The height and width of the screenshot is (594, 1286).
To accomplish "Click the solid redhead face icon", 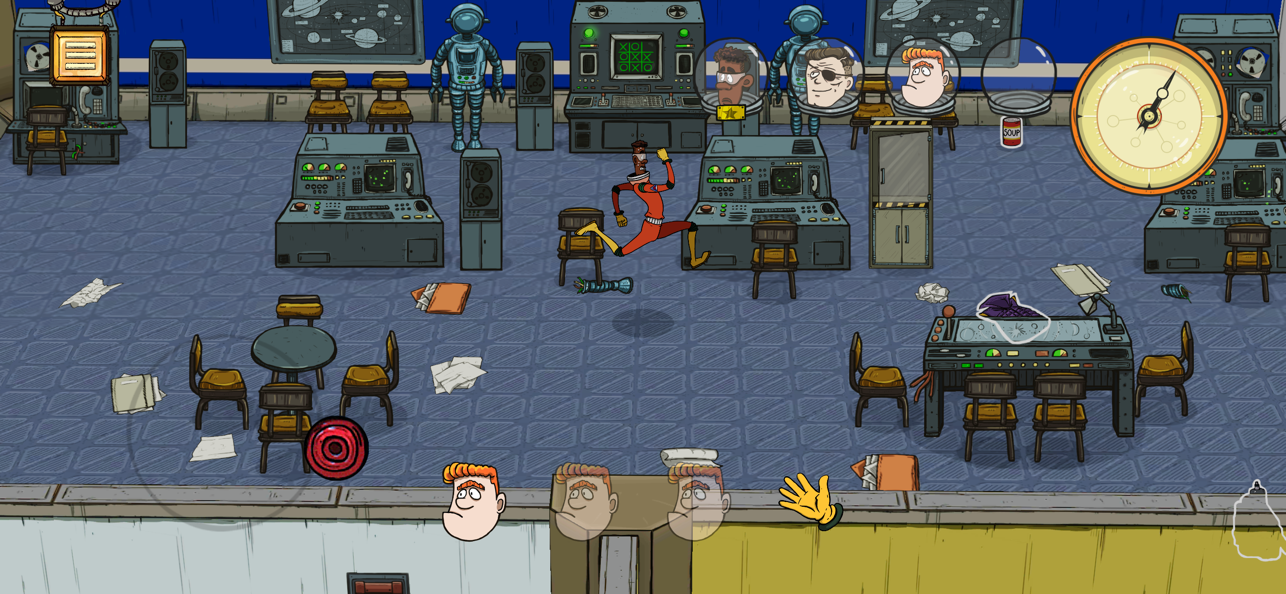I will [472, 502].
